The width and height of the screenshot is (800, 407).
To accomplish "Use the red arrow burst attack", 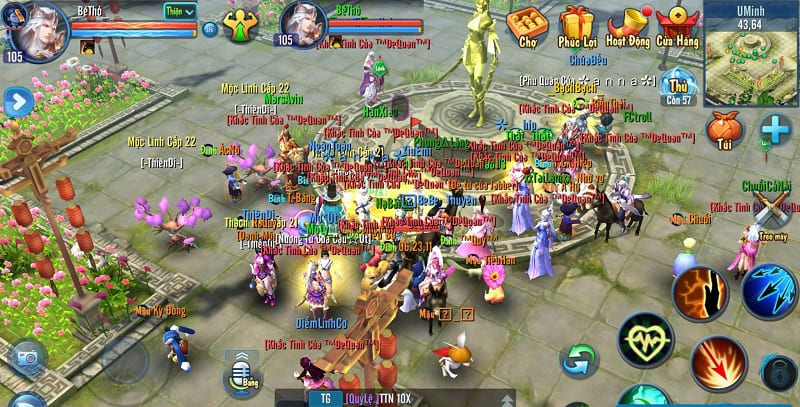I will tap(716, 363).
